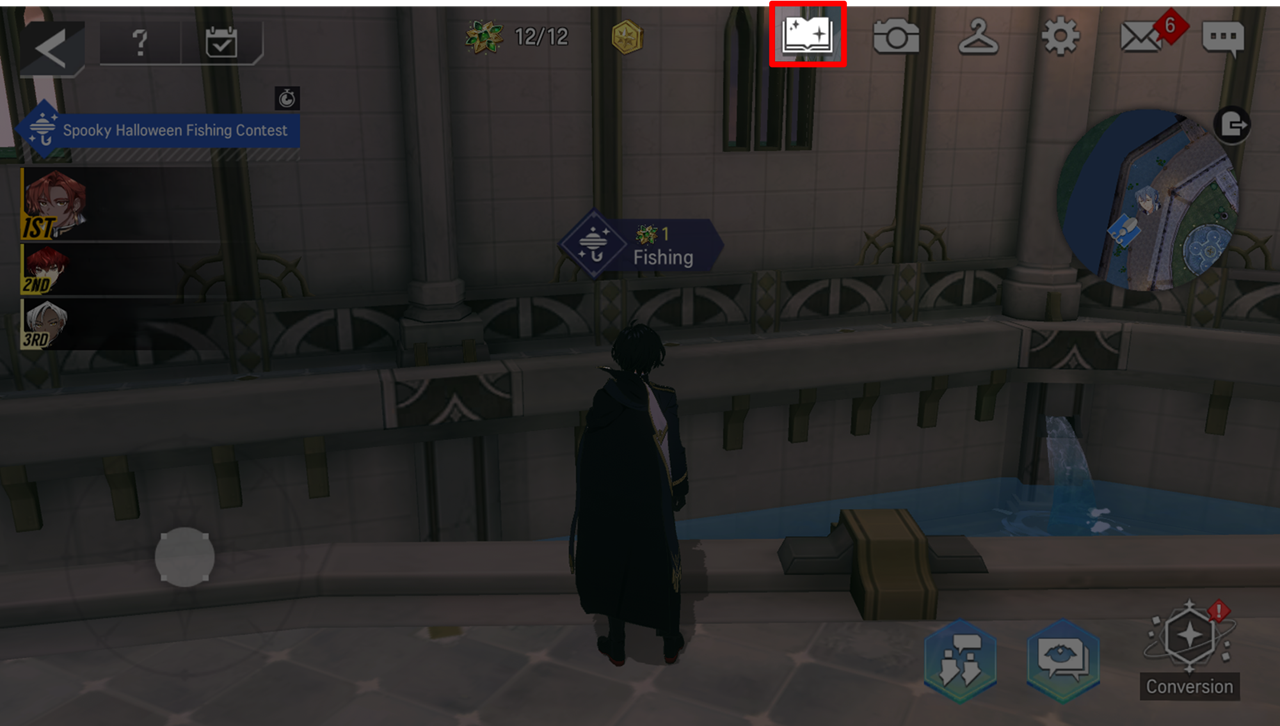Screen dimensions: 1280x726
Task: Open the chat speech bubble
Action: [x=1223, y=39]
